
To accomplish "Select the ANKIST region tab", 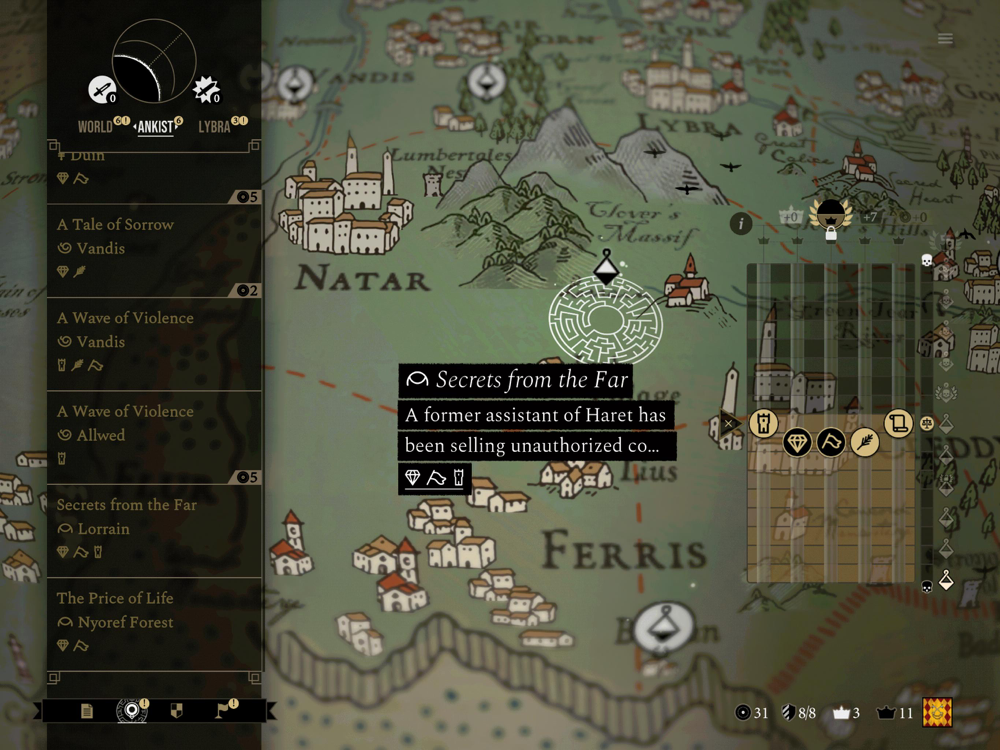I will [155, 127].
